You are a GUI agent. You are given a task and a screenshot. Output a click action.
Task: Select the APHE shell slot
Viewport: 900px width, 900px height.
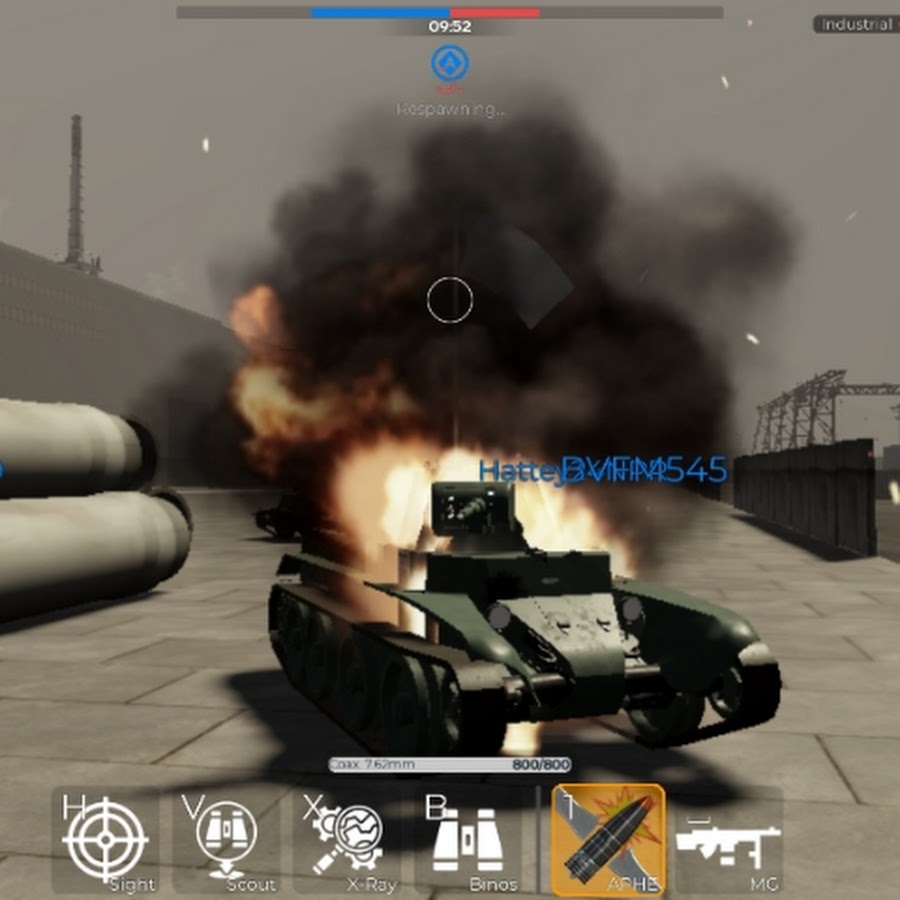(x=608, y=840)
